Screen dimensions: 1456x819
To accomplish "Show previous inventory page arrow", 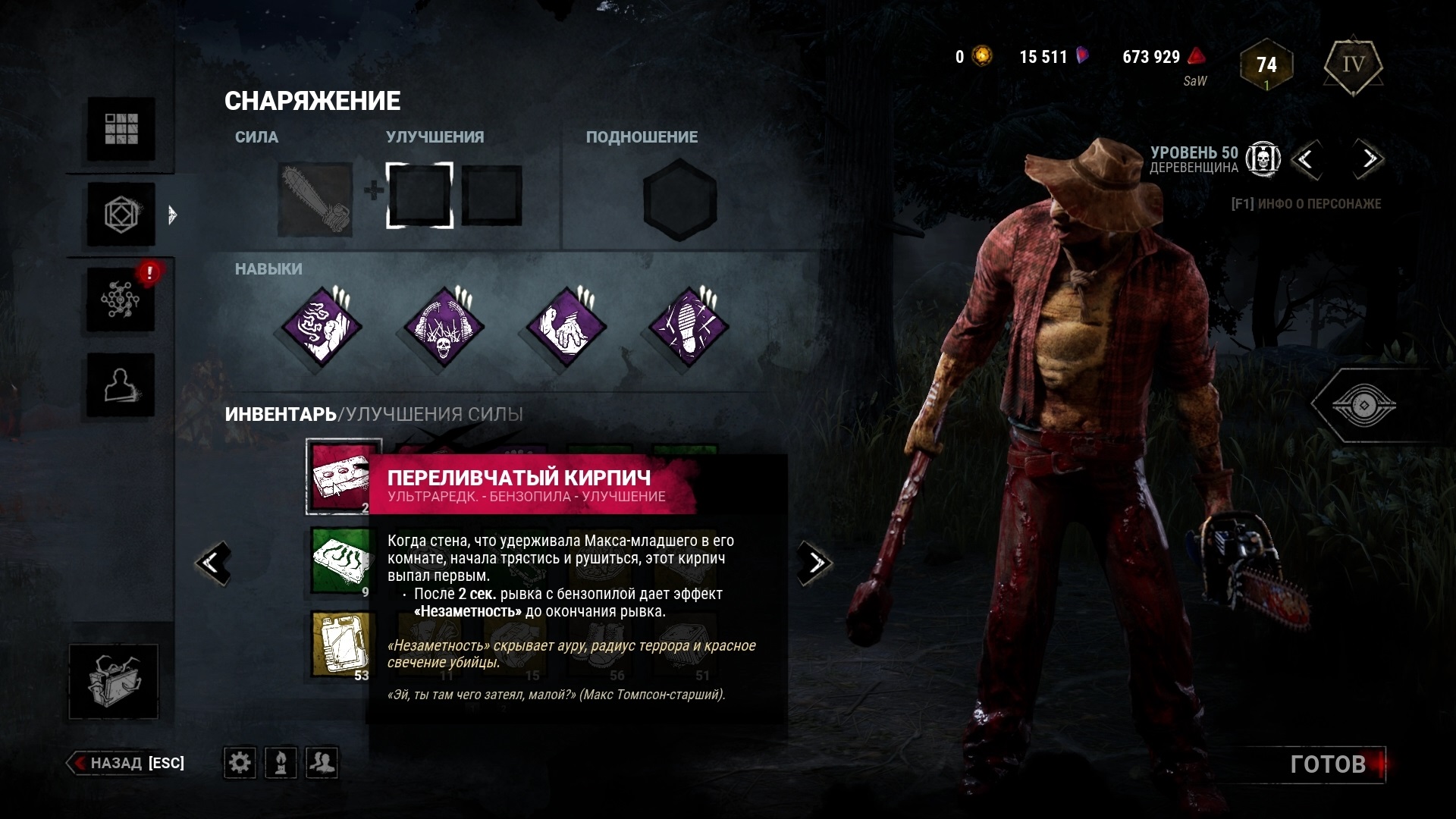I will click(213, 563).
